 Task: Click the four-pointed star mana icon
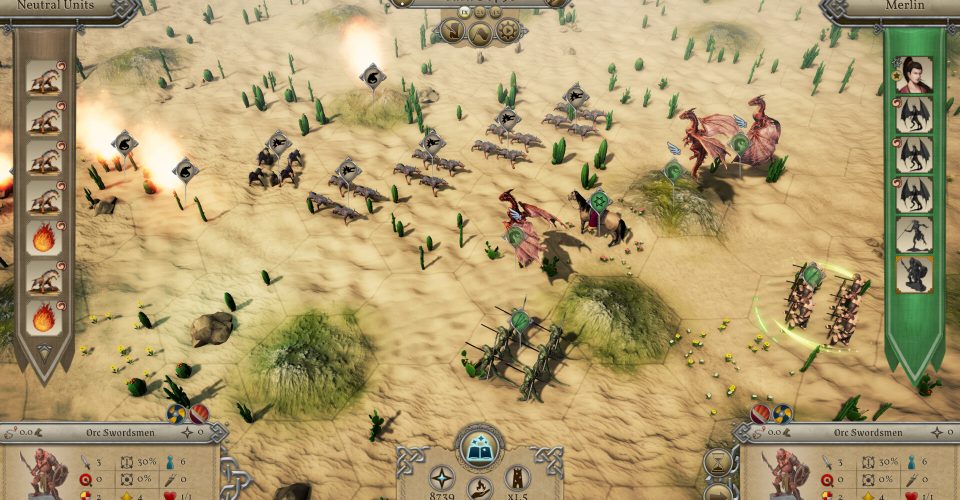442,477
